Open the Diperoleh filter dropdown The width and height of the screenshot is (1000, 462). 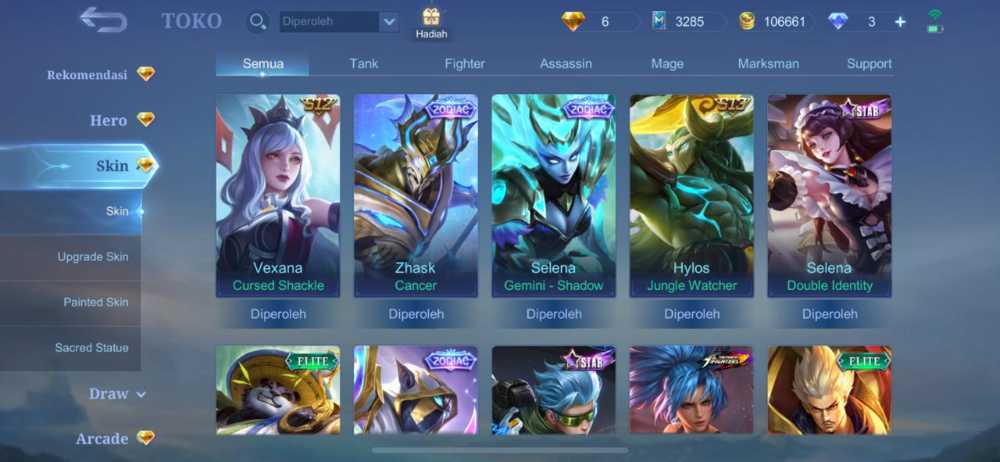[389, 22]
